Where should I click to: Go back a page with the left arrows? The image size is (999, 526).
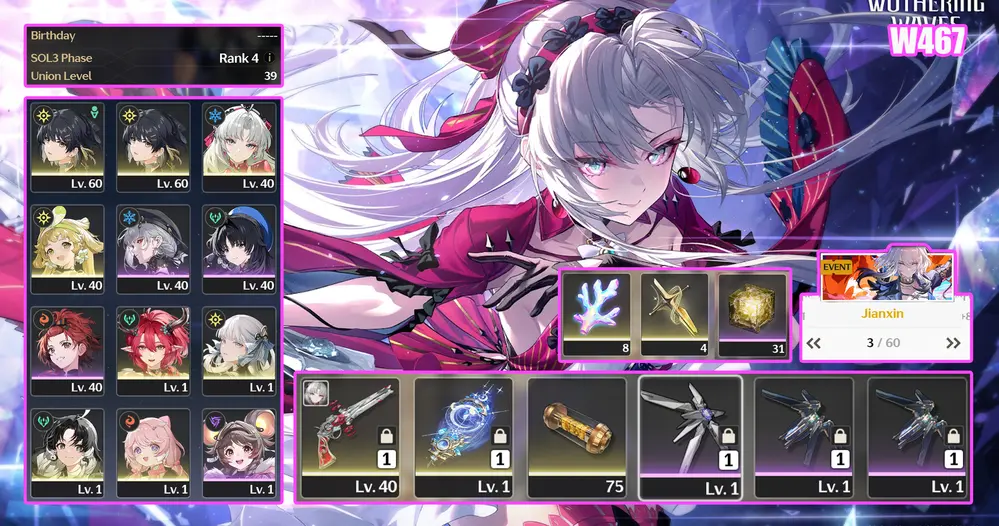pos(815,343)
